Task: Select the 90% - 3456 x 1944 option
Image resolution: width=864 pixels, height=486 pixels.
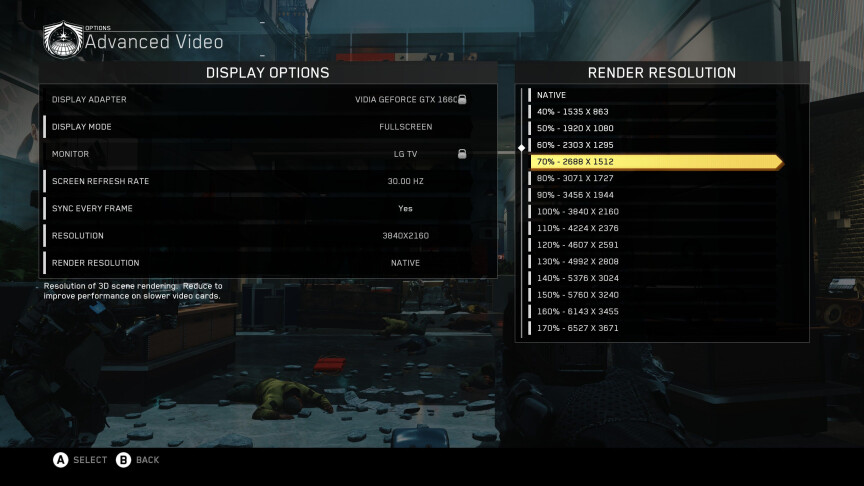Action: click(650, 195)
